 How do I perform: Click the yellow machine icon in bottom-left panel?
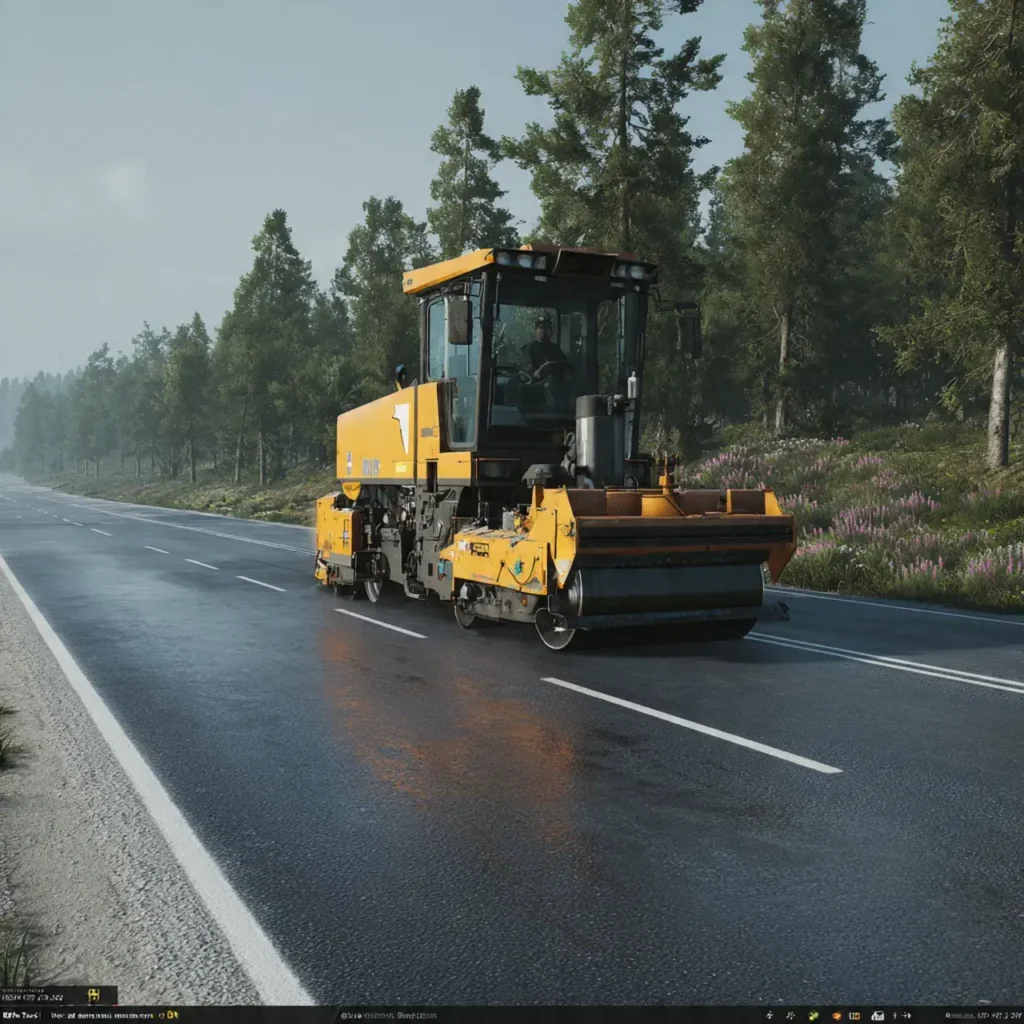(x=94, y=995)
